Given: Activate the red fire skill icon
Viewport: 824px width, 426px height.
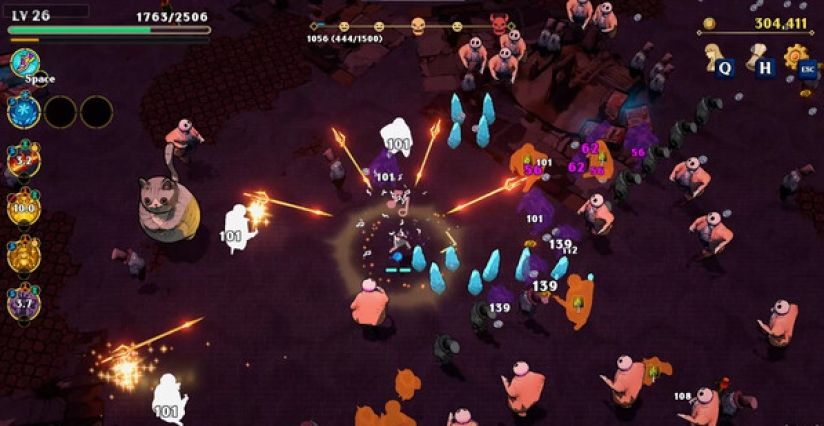Looking at the screenshot, I should coord(23,159).
